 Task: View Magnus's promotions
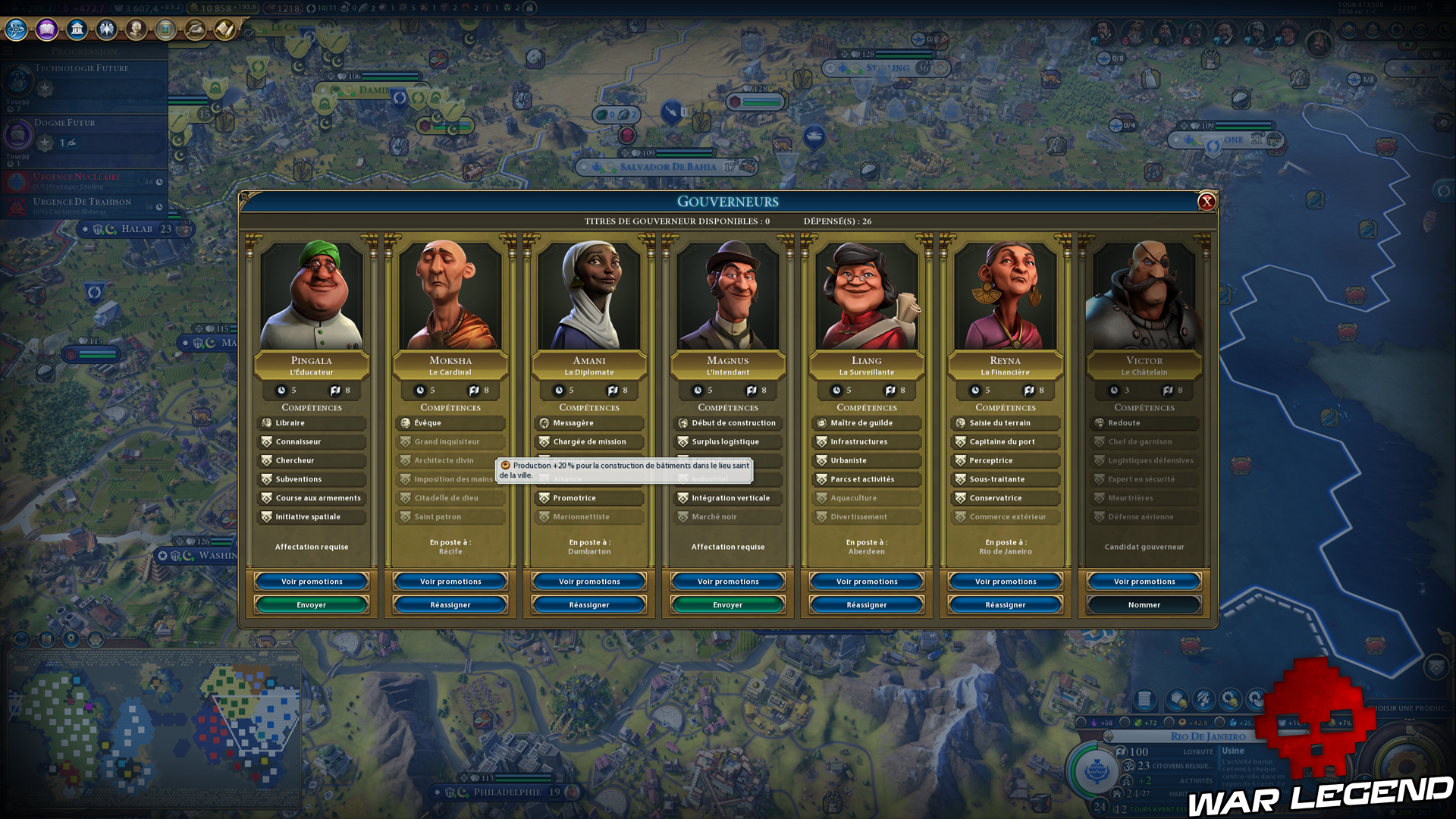728,582
